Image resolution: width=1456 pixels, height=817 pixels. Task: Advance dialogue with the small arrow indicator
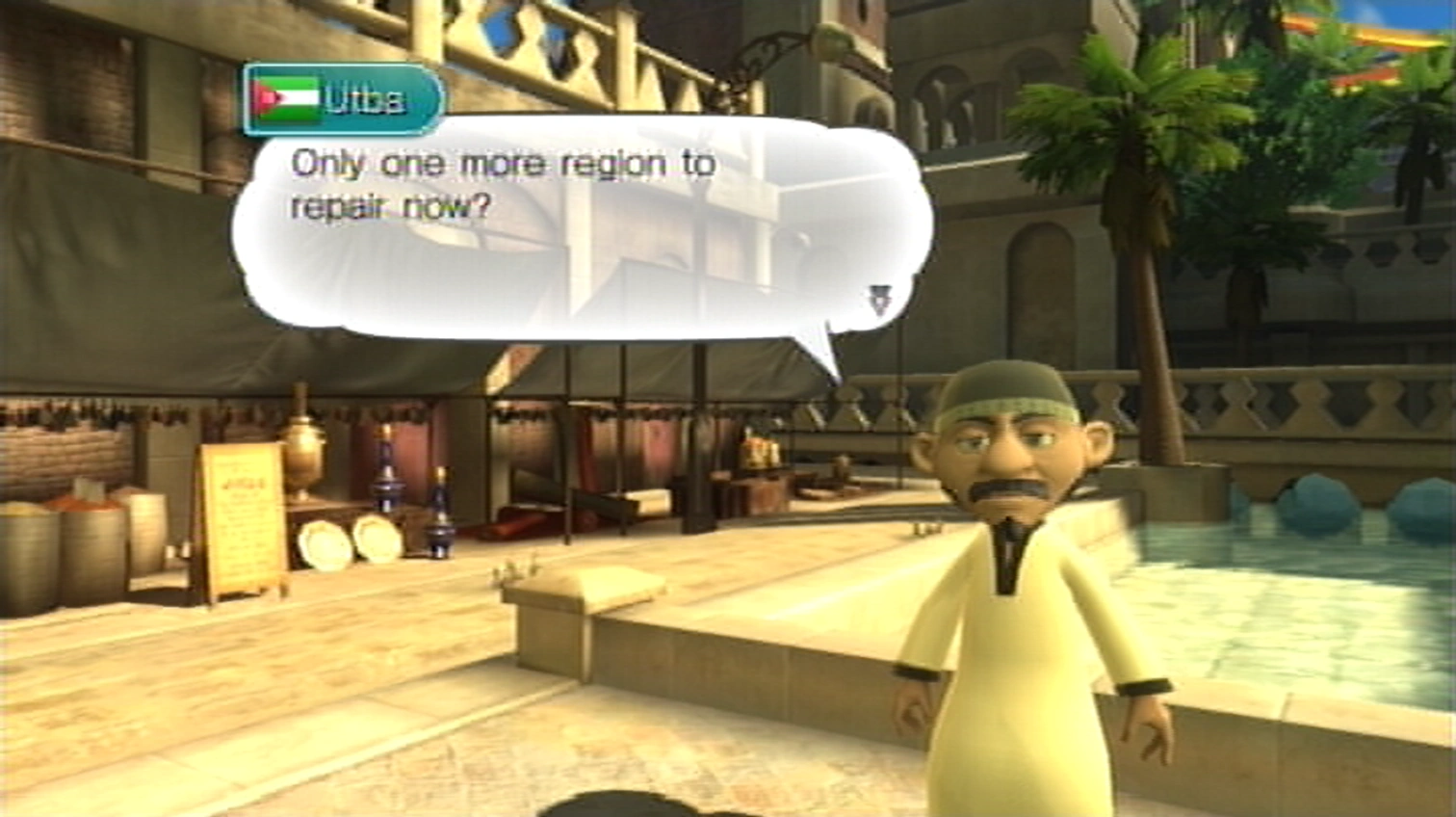(x=880, y=300)
